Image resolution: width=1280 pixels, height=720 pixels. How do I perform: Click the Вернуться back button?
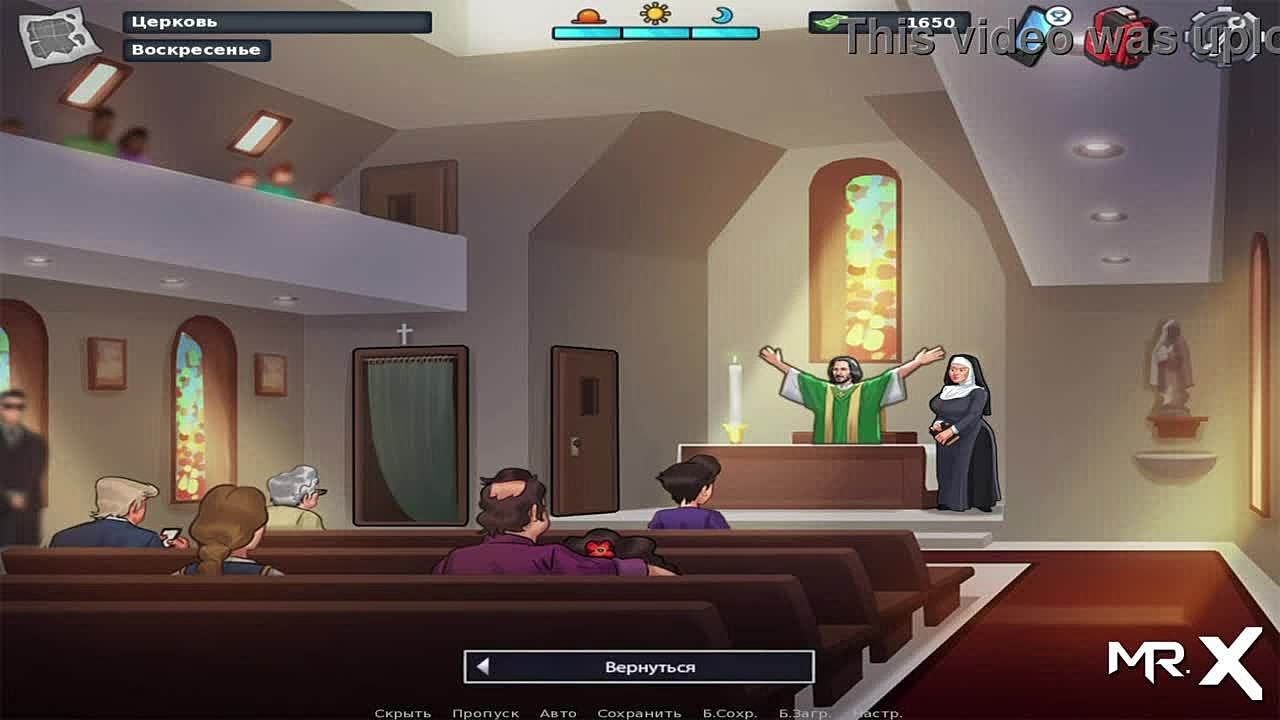pyautogui.click(x=639, y=667)
